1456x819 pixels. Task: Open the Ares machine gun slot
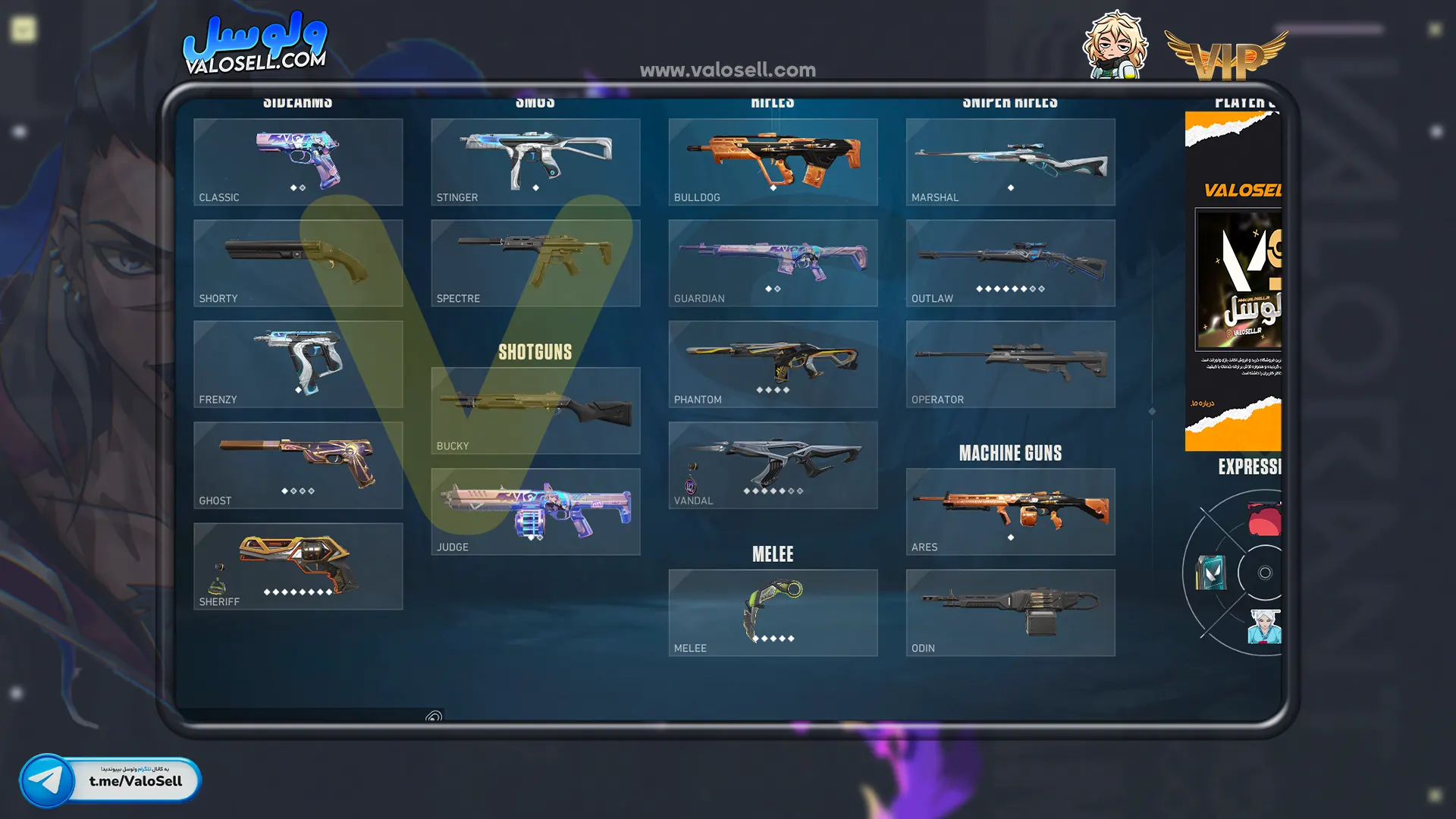click(1010, 511)
